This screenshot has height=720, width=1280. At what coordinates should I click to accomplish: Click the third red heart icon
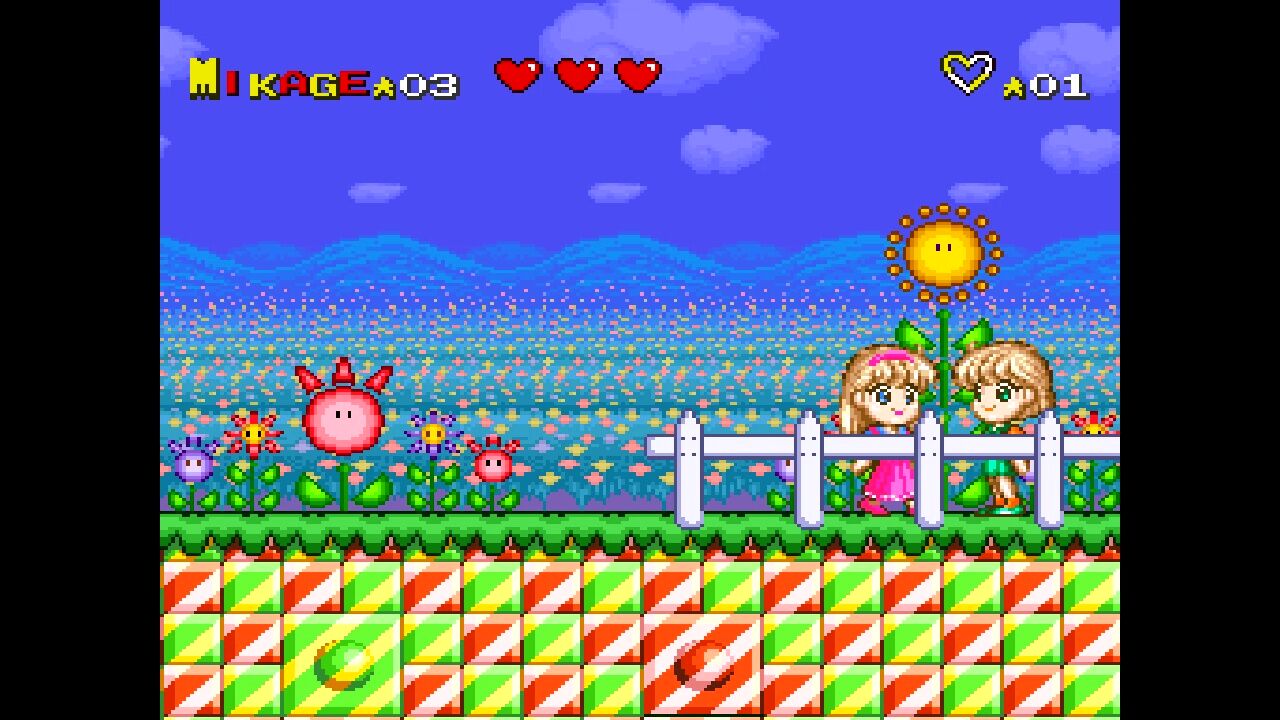click(x=635, y=73)
